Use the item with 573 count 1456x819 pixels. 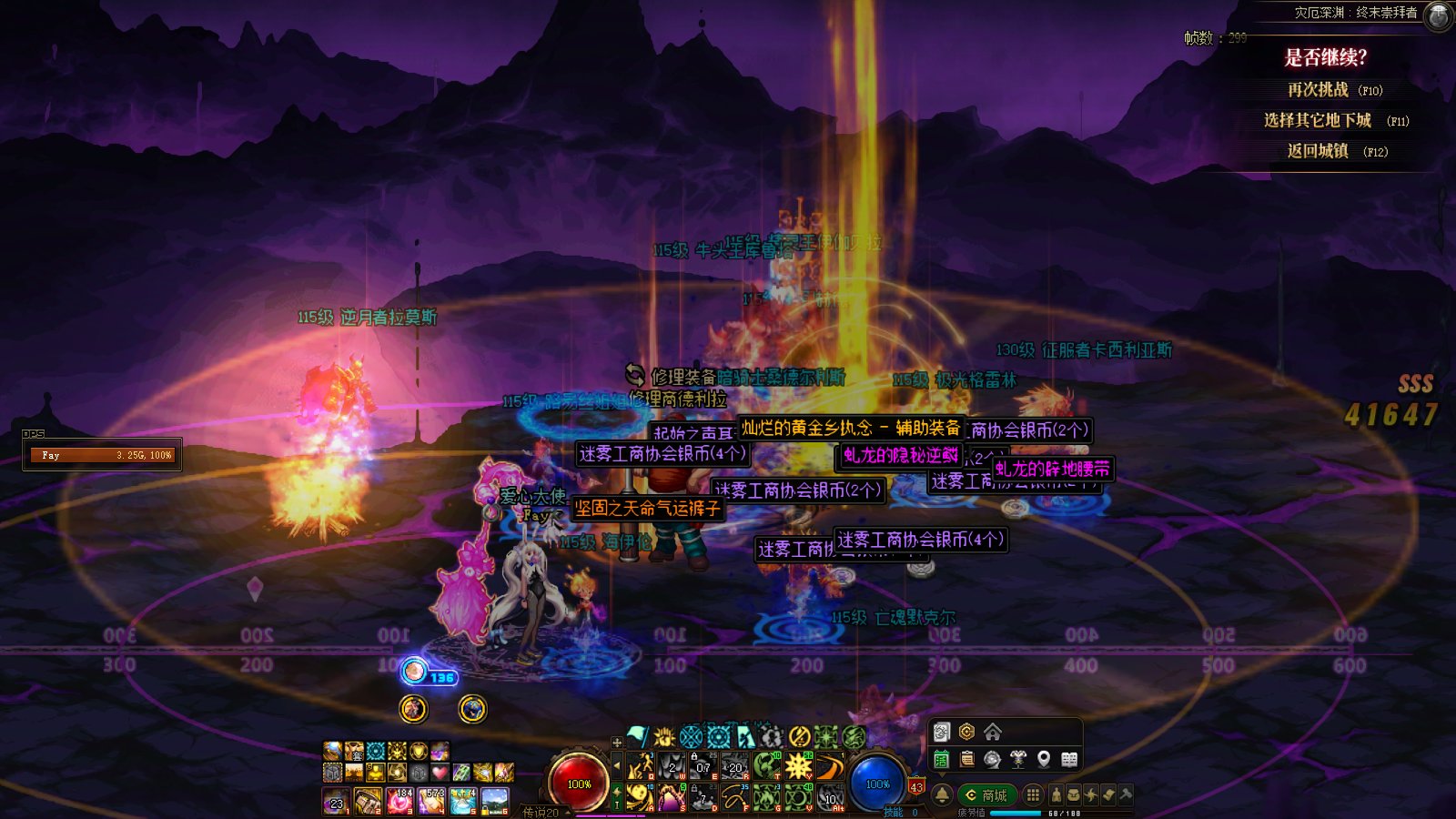click(x=432, y=801)
